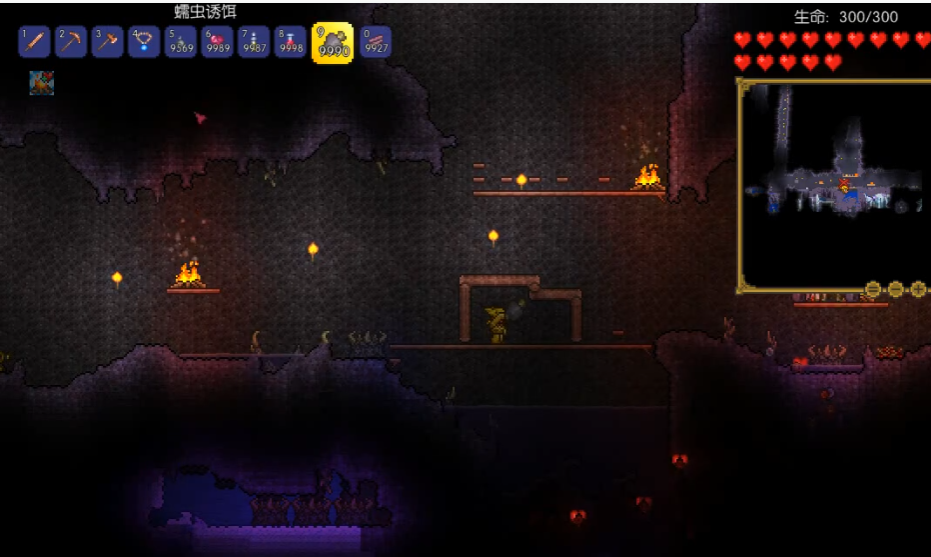Select the pink item stack of 9989
This screenshot has height=557, width=931.
[217, 42]
